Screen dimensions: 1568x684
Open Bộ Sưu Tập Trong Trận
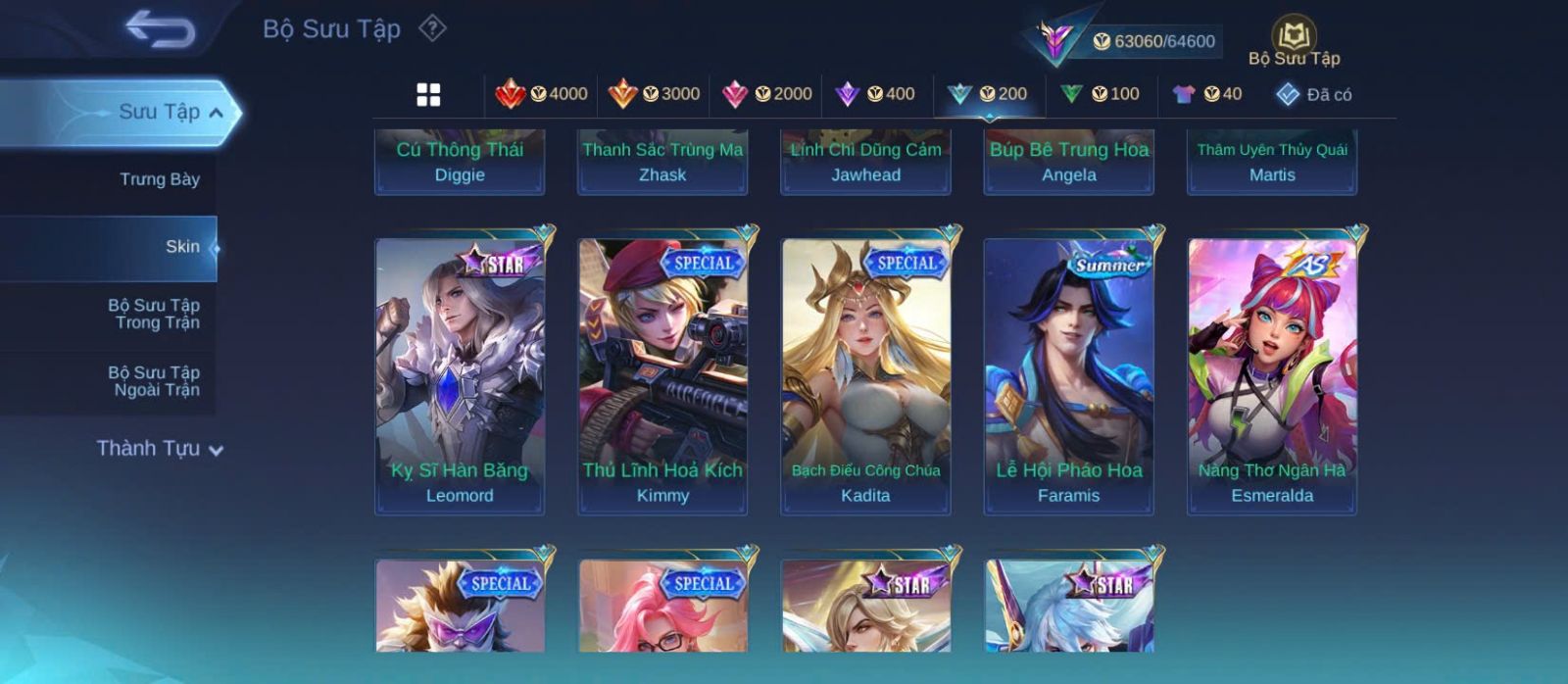click(154, 314)
